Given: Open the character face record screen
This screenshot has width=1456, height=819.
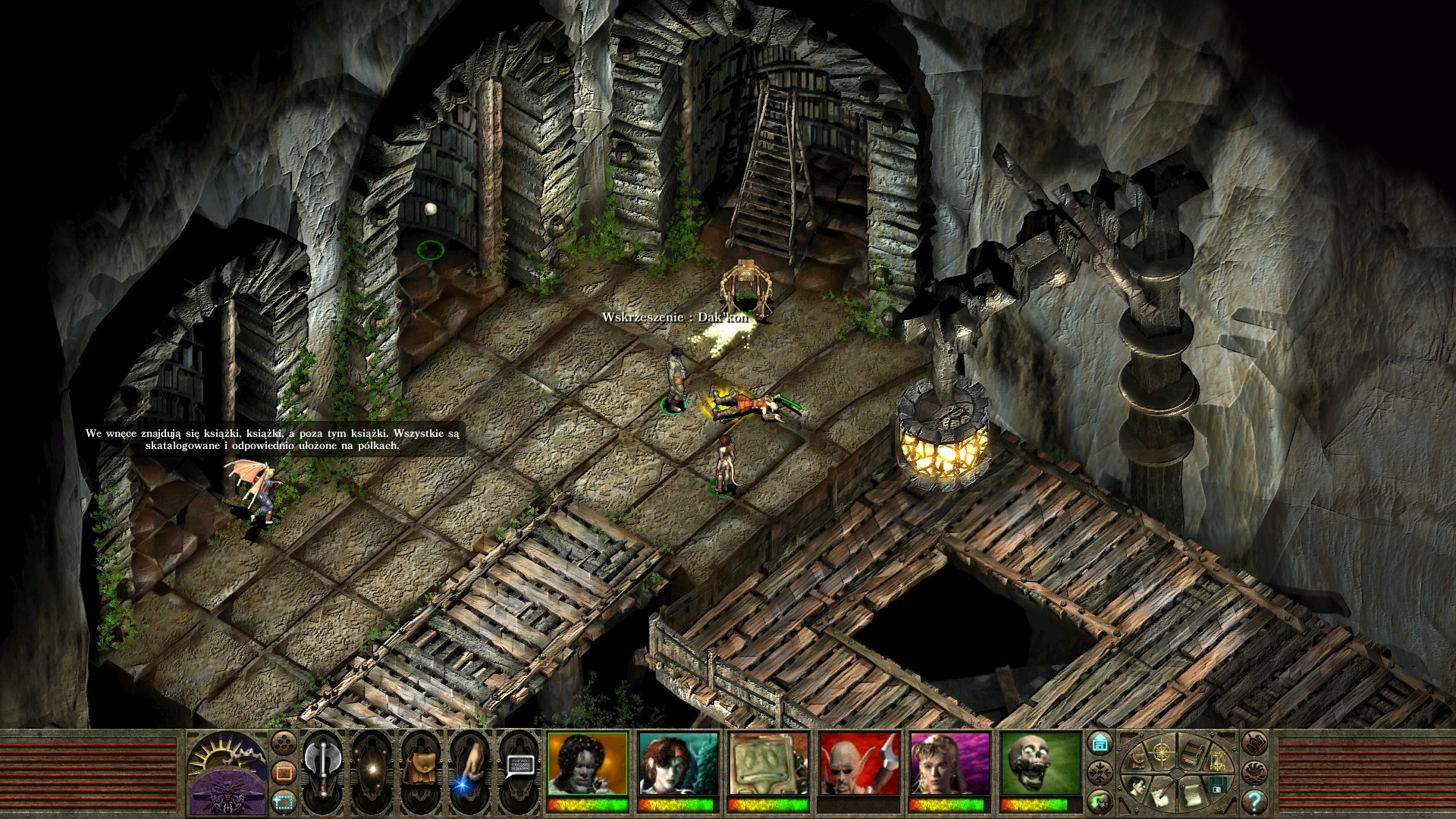Looking at the screenshot, I should [1136, 786].
